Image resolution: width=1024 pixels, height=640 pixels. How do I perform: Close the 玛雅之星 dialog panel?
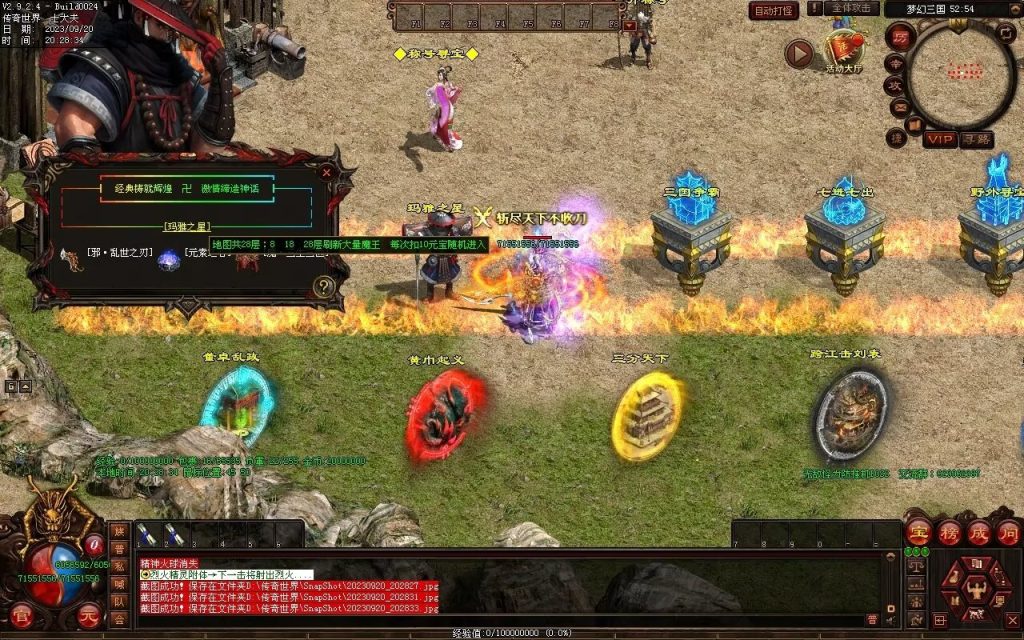326,172
